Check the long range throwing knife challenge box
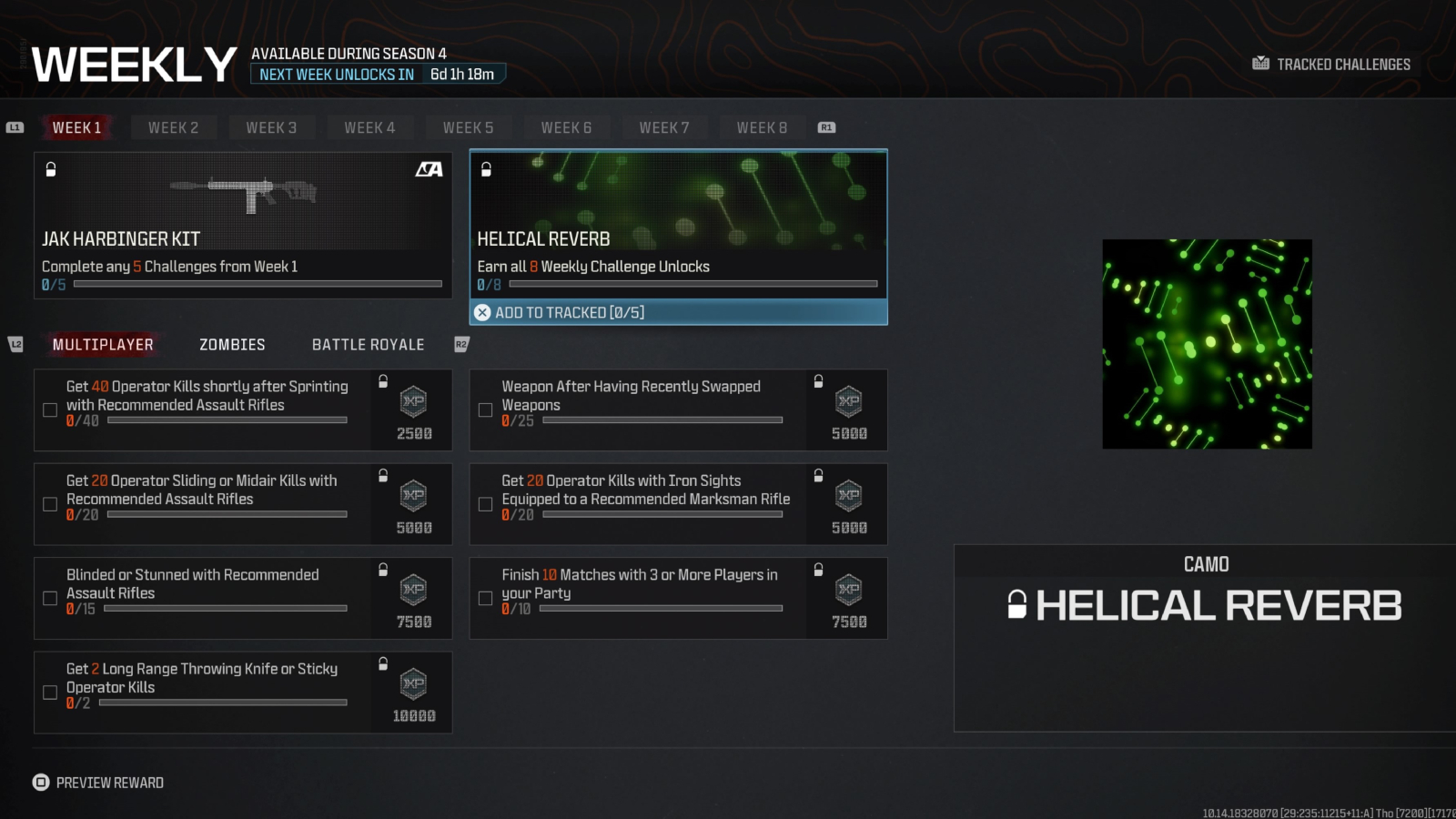 tap(50, 692)
